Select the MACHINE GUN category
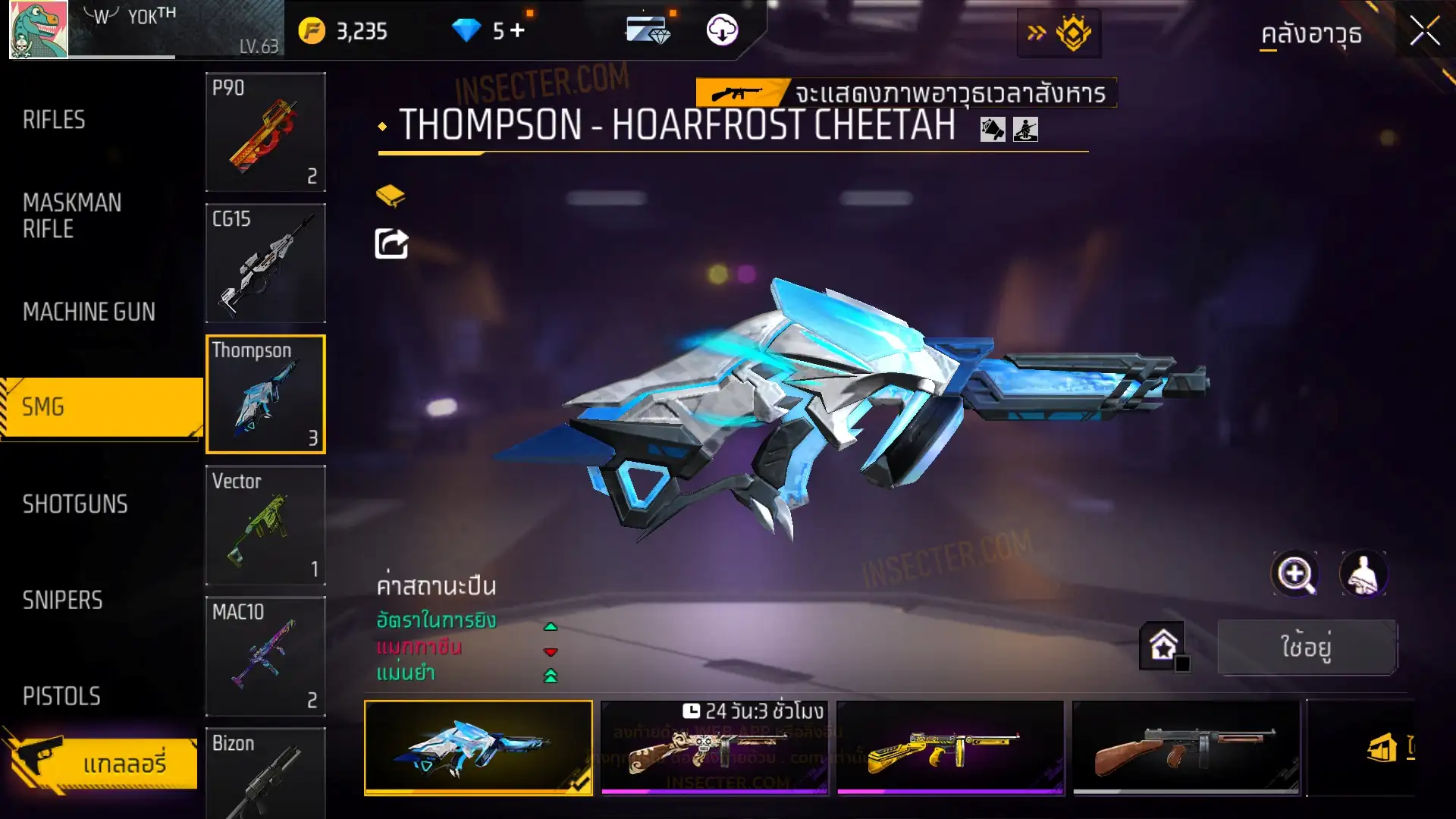The height and width of the screenshot is (819, 1456). [89, 312]
